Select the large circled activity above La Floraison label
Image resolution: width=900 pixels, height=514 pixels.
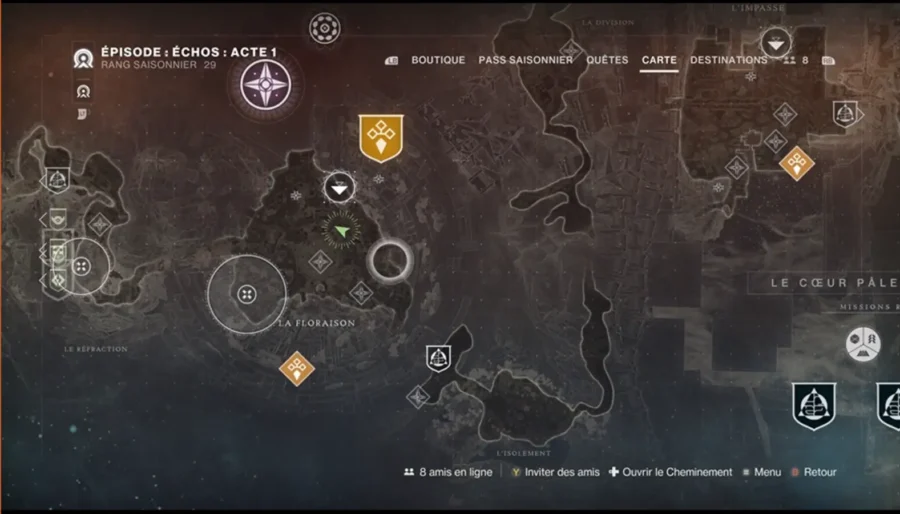click(x=247, y=293)
